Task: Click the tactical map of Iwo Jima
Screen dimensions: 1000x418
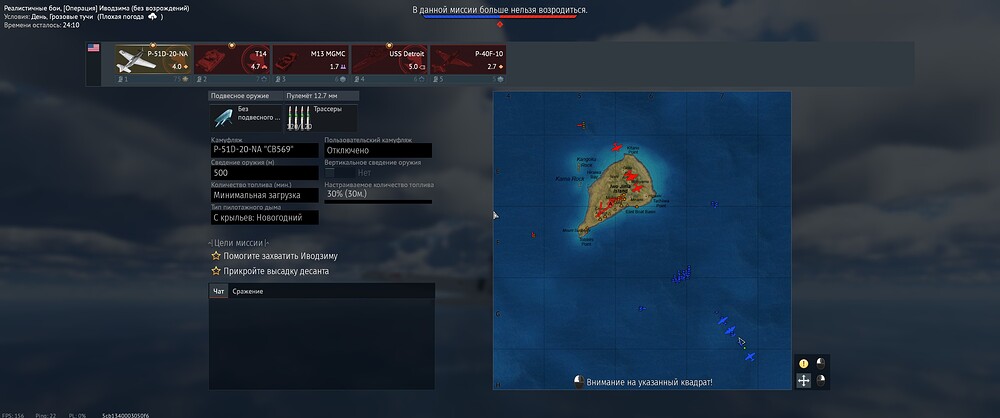Action: coord(641,240)
